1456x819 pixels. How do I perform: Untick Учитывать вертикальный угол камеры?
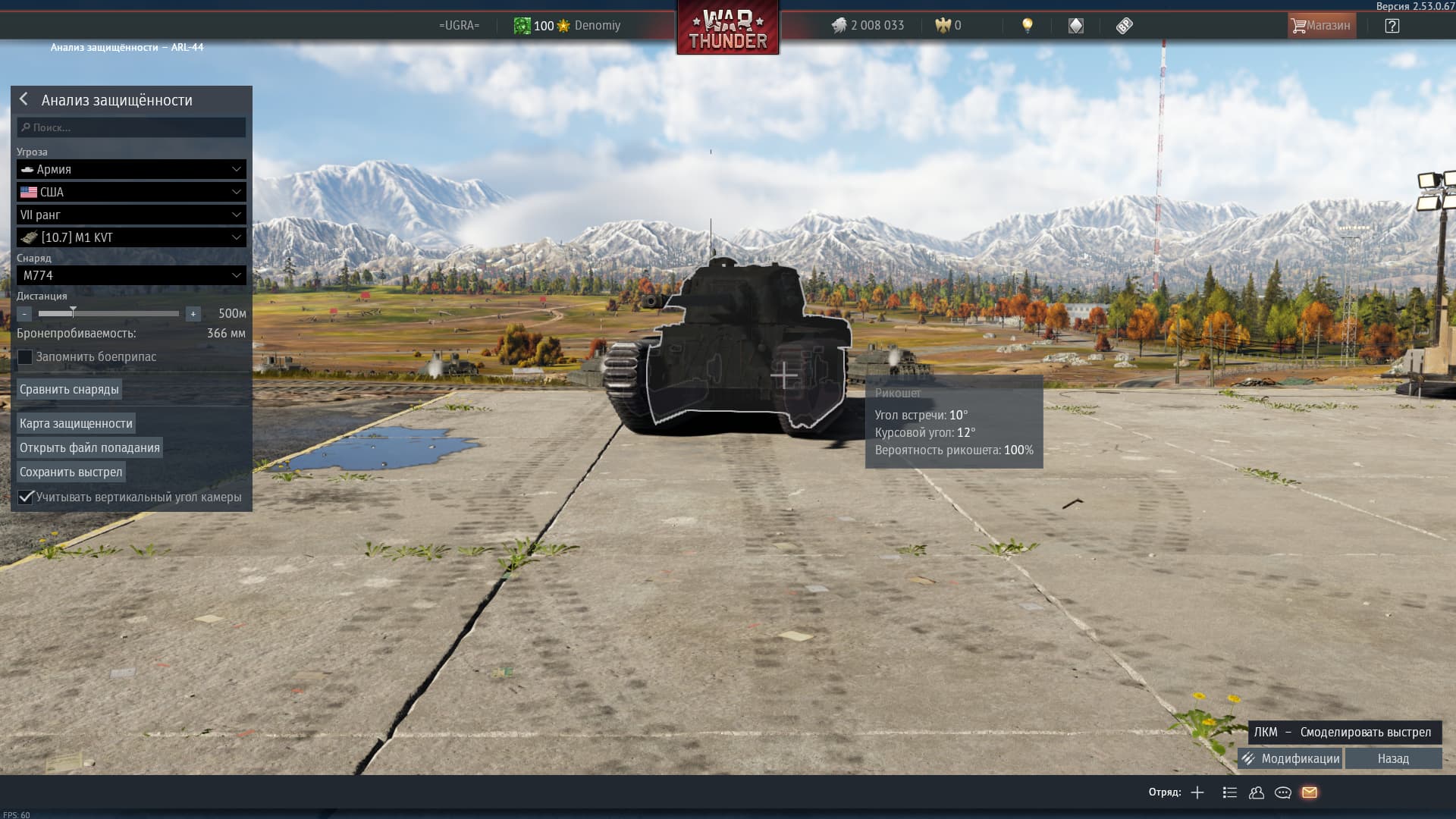(x=26, y=497)
